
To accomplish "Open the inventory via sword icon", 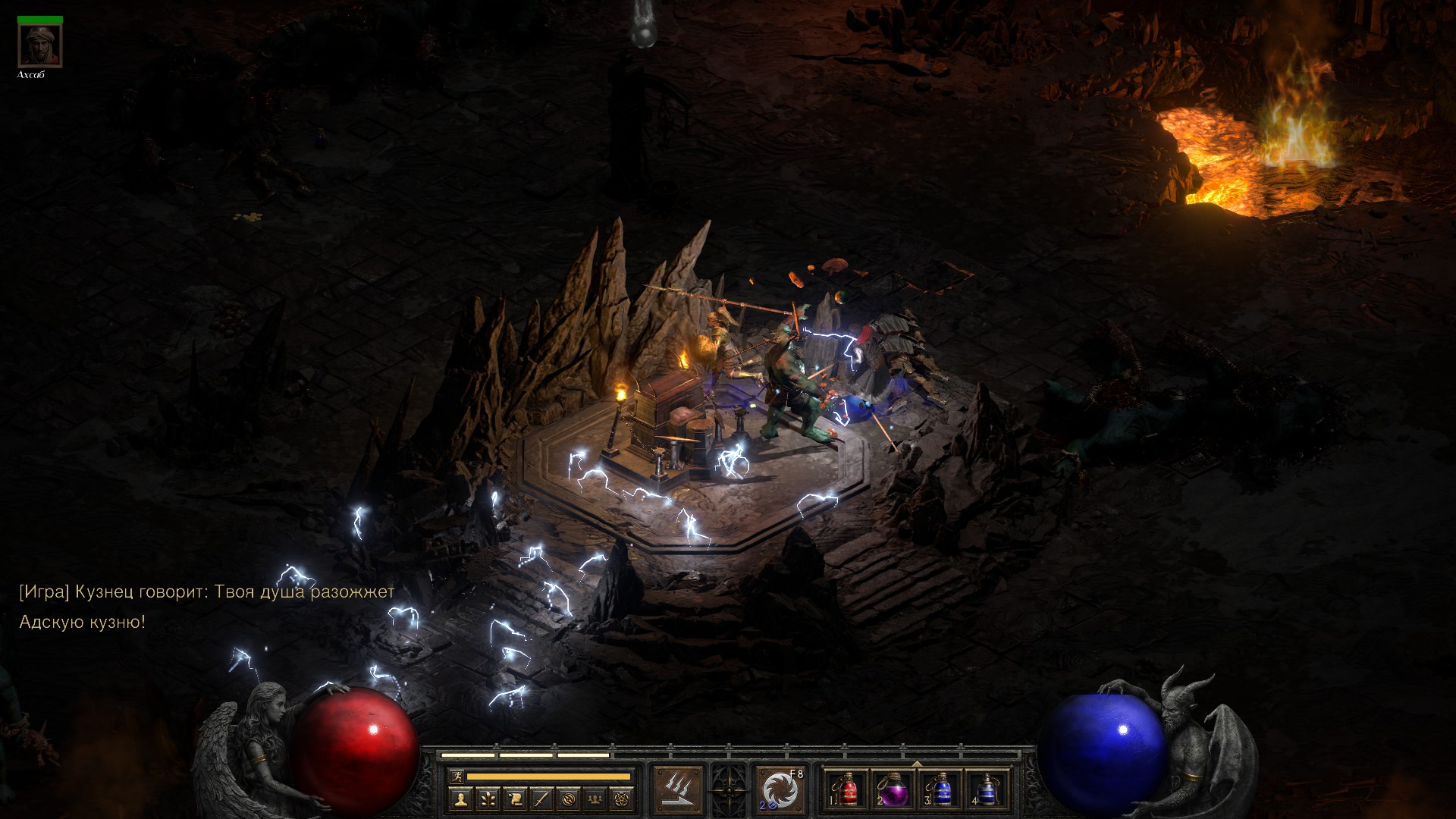I will coord(542,798).
